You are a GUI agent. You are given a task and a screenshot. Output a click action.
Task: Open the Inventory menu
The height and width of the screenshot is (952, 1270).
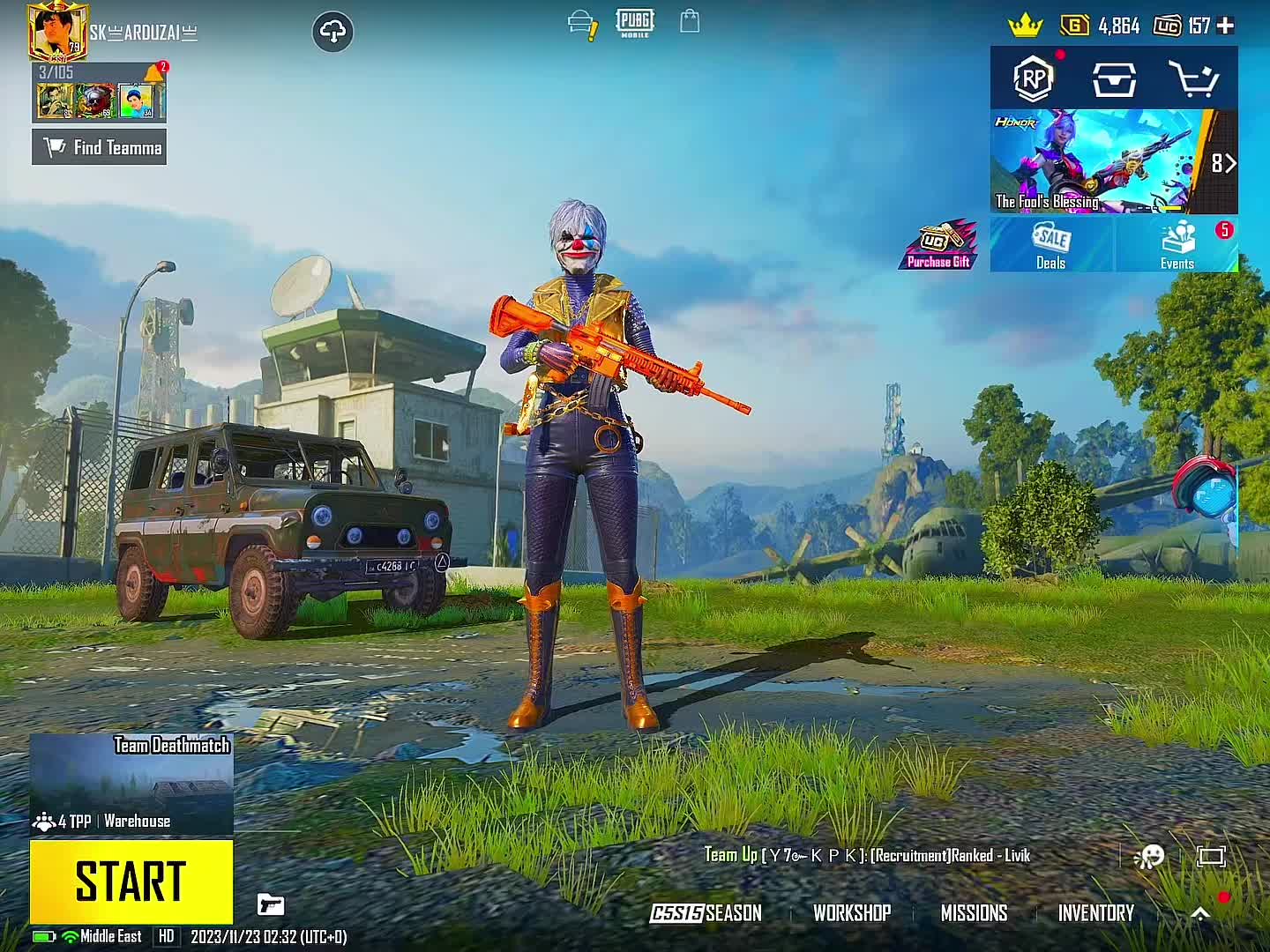[1096, 913]
